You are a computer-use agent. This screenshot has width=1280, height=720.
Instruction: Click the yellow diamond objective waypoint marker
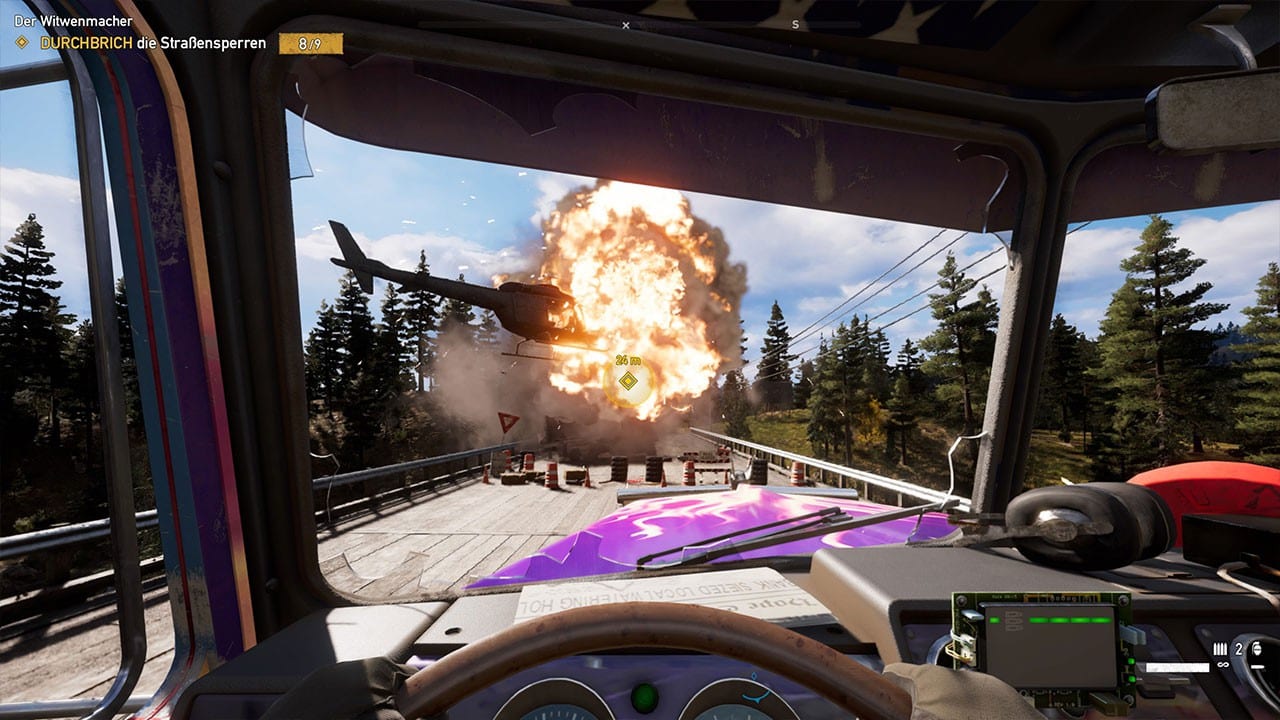tap(627, 380)
